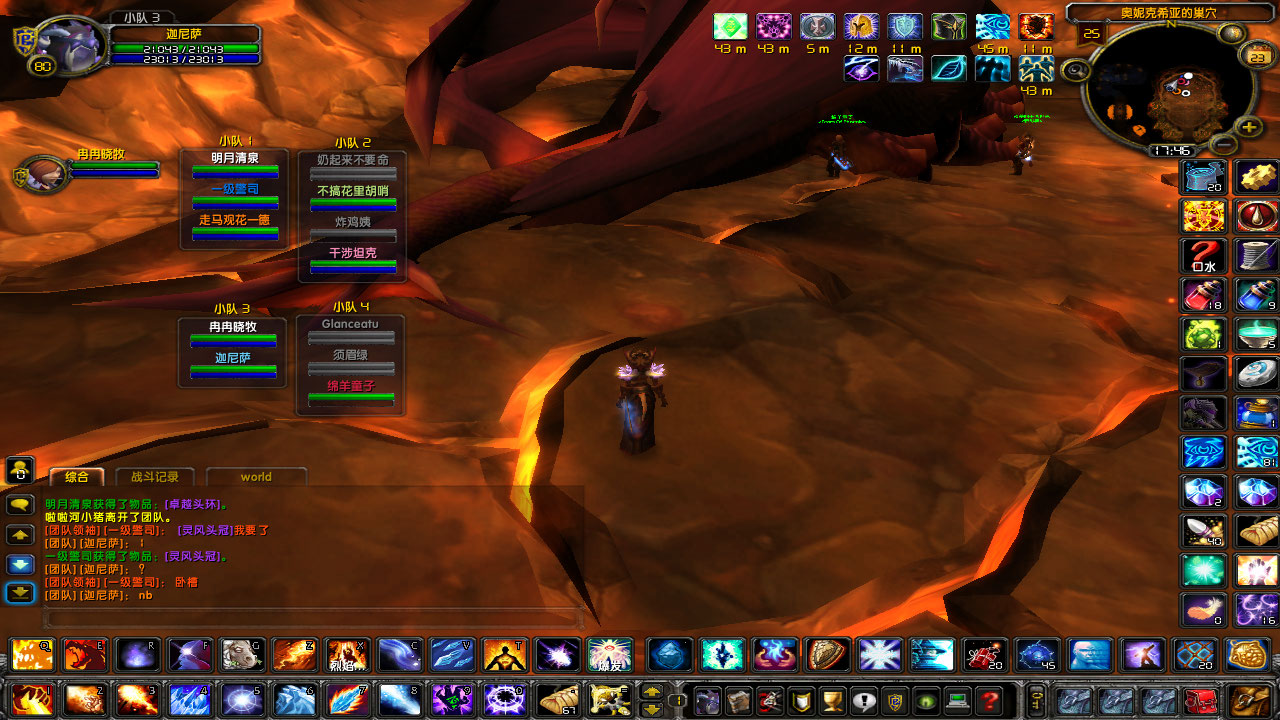
Task: Open the green eye LFG finder icon
Action: point(925,700)
